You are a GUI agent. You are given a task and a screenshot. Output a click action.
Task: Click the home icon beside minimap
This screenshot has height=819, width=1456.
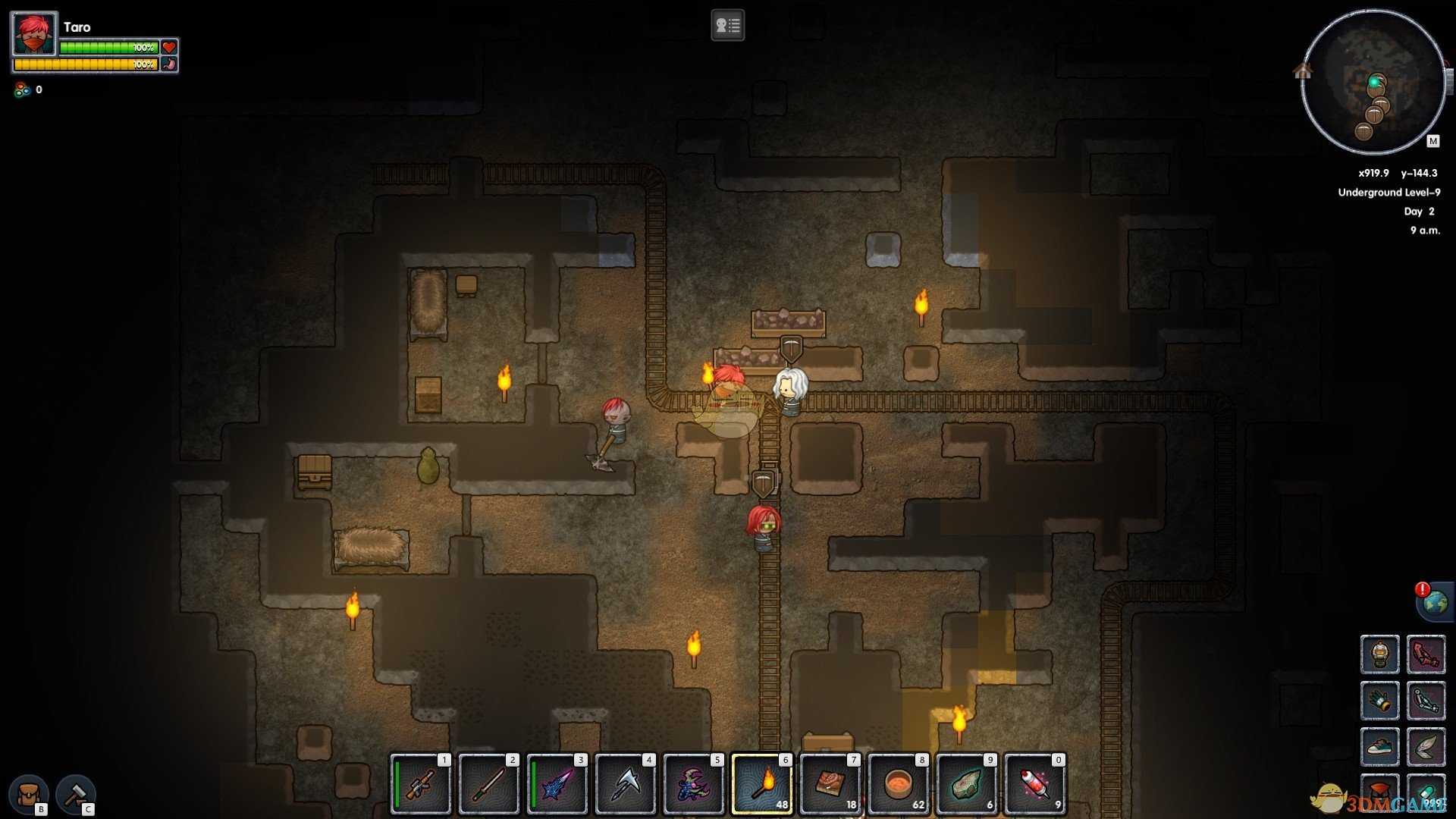point(1303,71)
